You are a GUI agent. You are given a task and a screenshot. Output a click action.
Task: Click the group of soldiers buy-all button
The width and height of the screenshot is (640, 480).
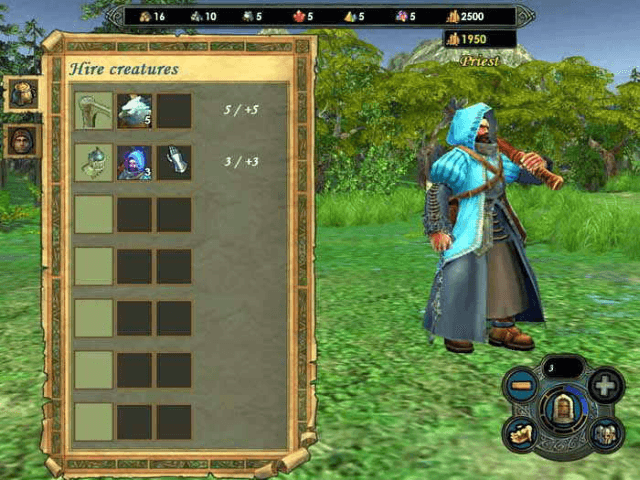[606, 433]
